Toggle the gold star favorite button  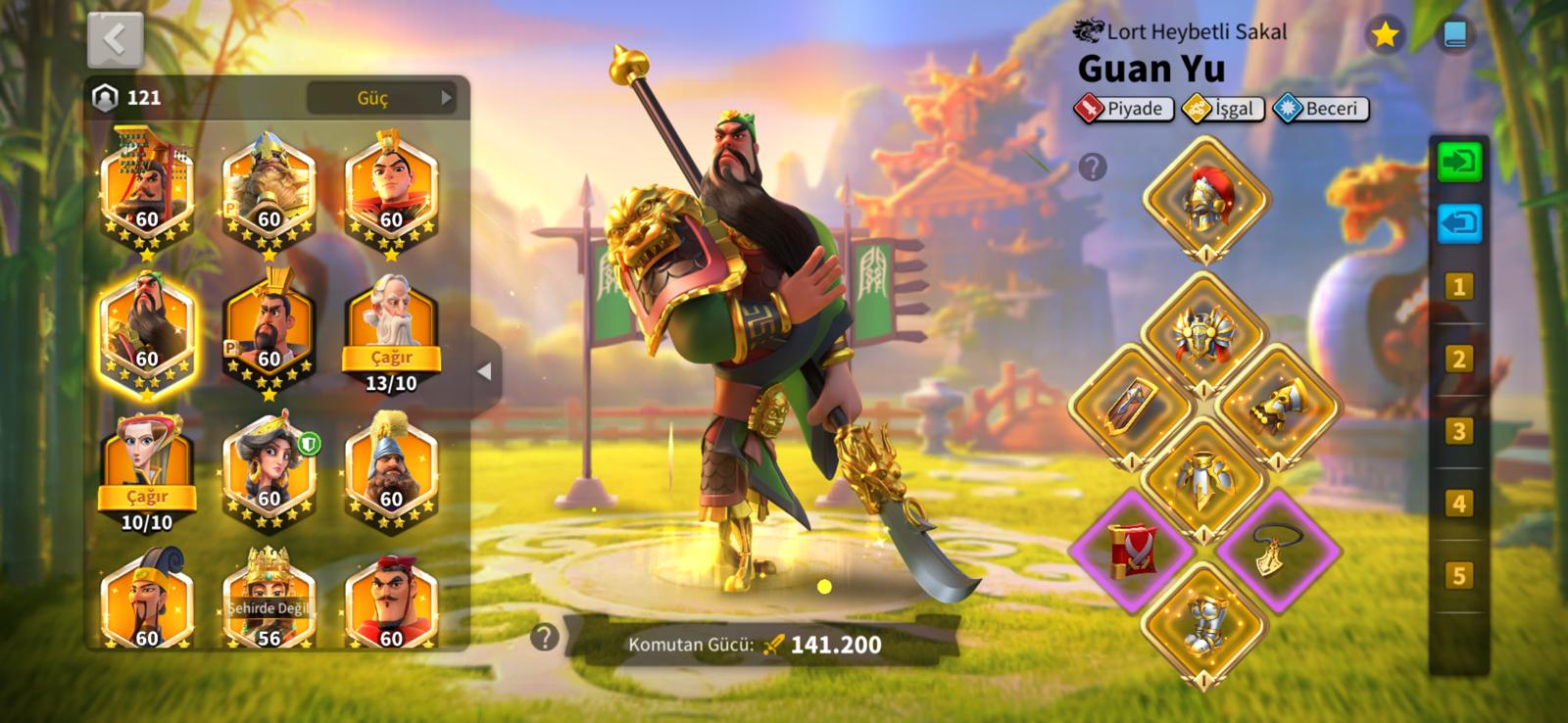1384,36
